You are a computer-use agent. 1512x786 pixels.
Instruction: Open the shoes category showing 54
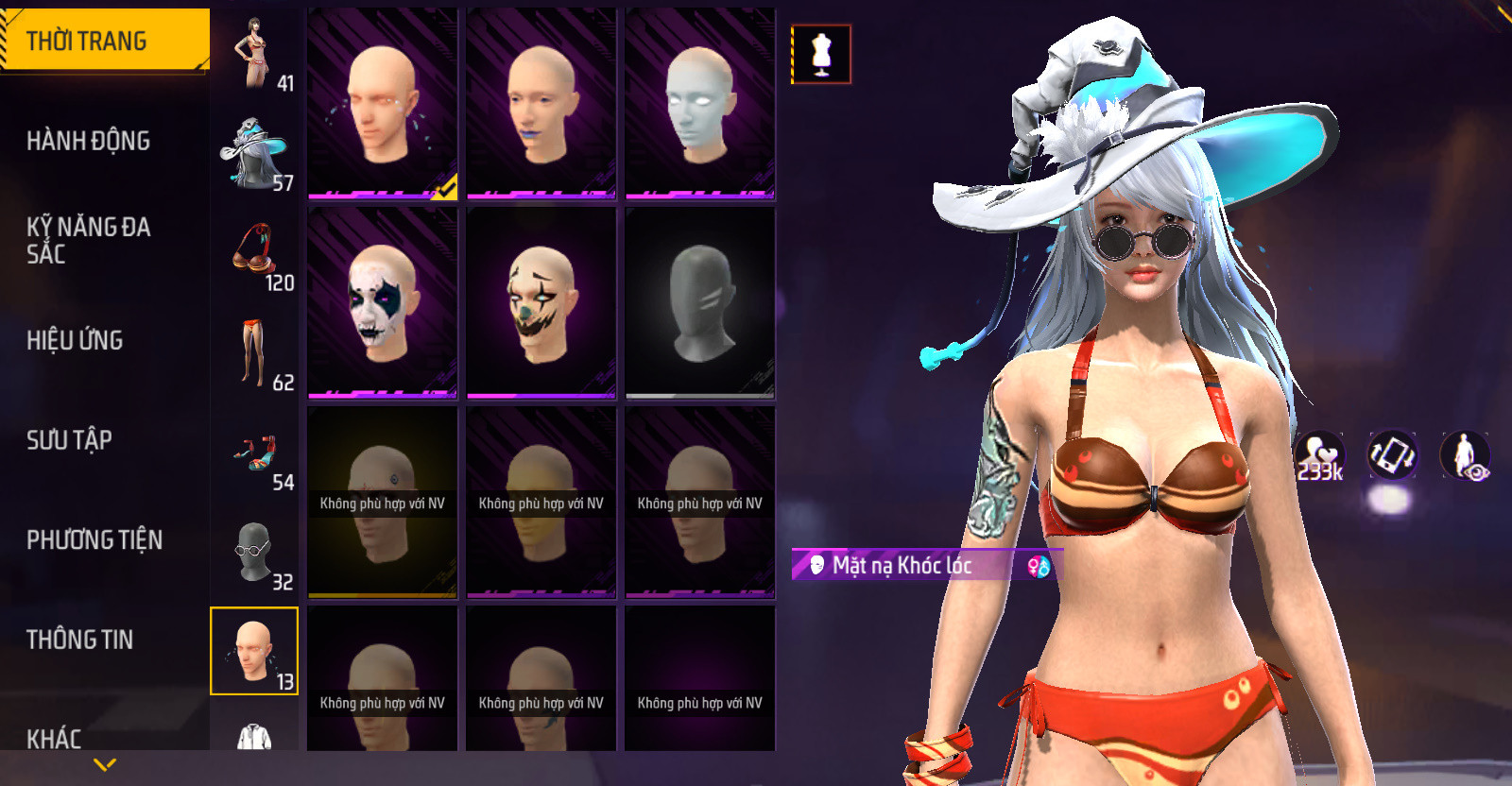(255, 454)
